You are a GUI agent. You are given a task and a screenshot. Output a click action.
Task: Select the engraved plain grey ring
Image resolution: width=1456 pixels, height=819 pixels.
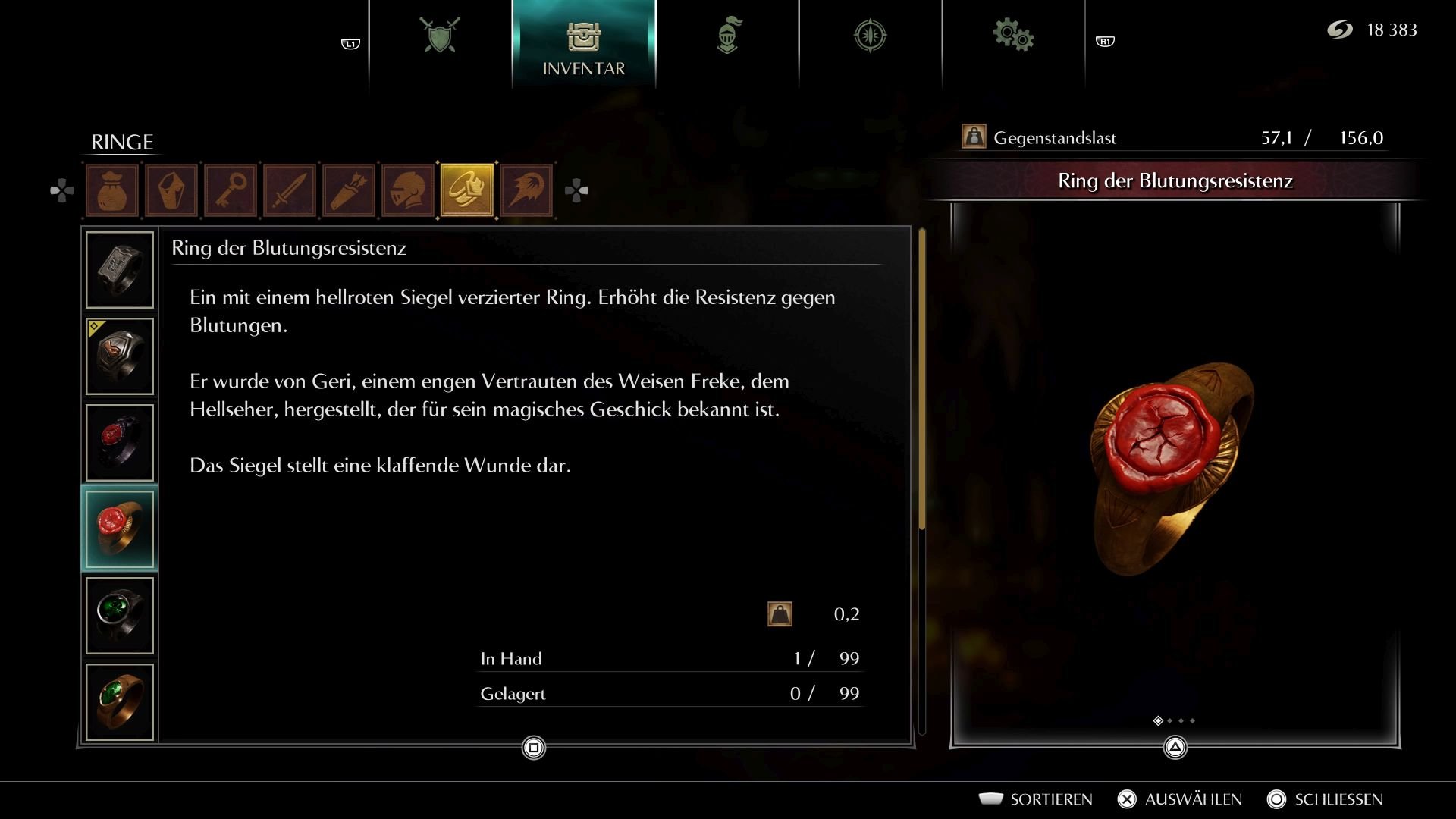[x=120, y=270]
